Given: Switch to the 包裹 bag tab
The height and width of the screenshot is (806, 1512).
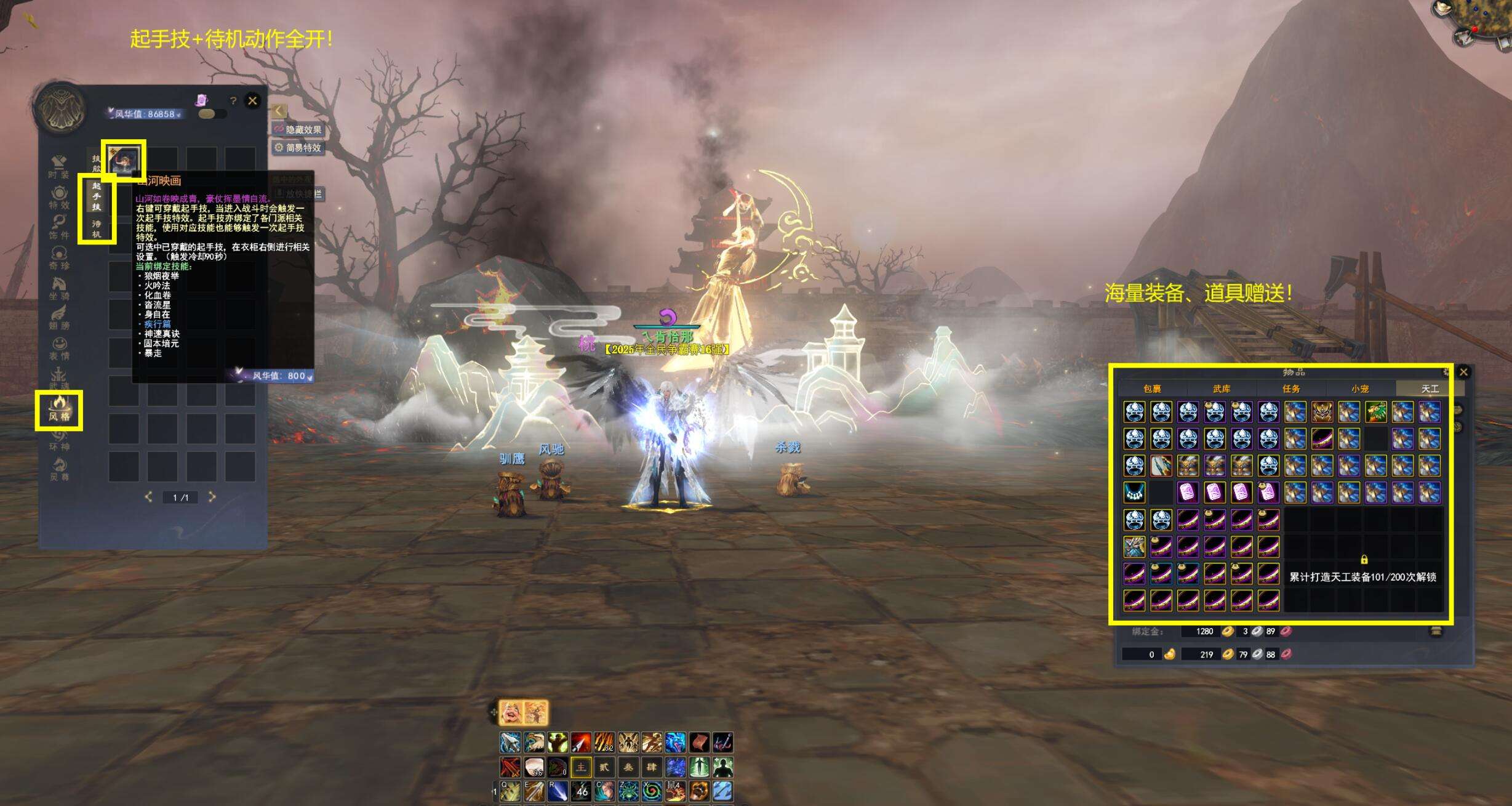Looking at the screenshot, I should (1152, 389).
